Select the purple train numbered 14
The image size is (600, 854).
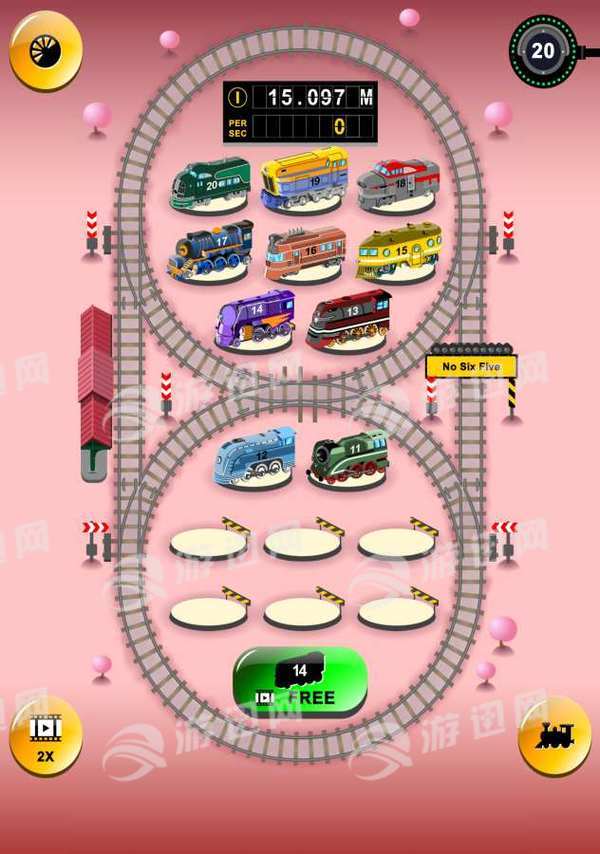tap(255, 318)
